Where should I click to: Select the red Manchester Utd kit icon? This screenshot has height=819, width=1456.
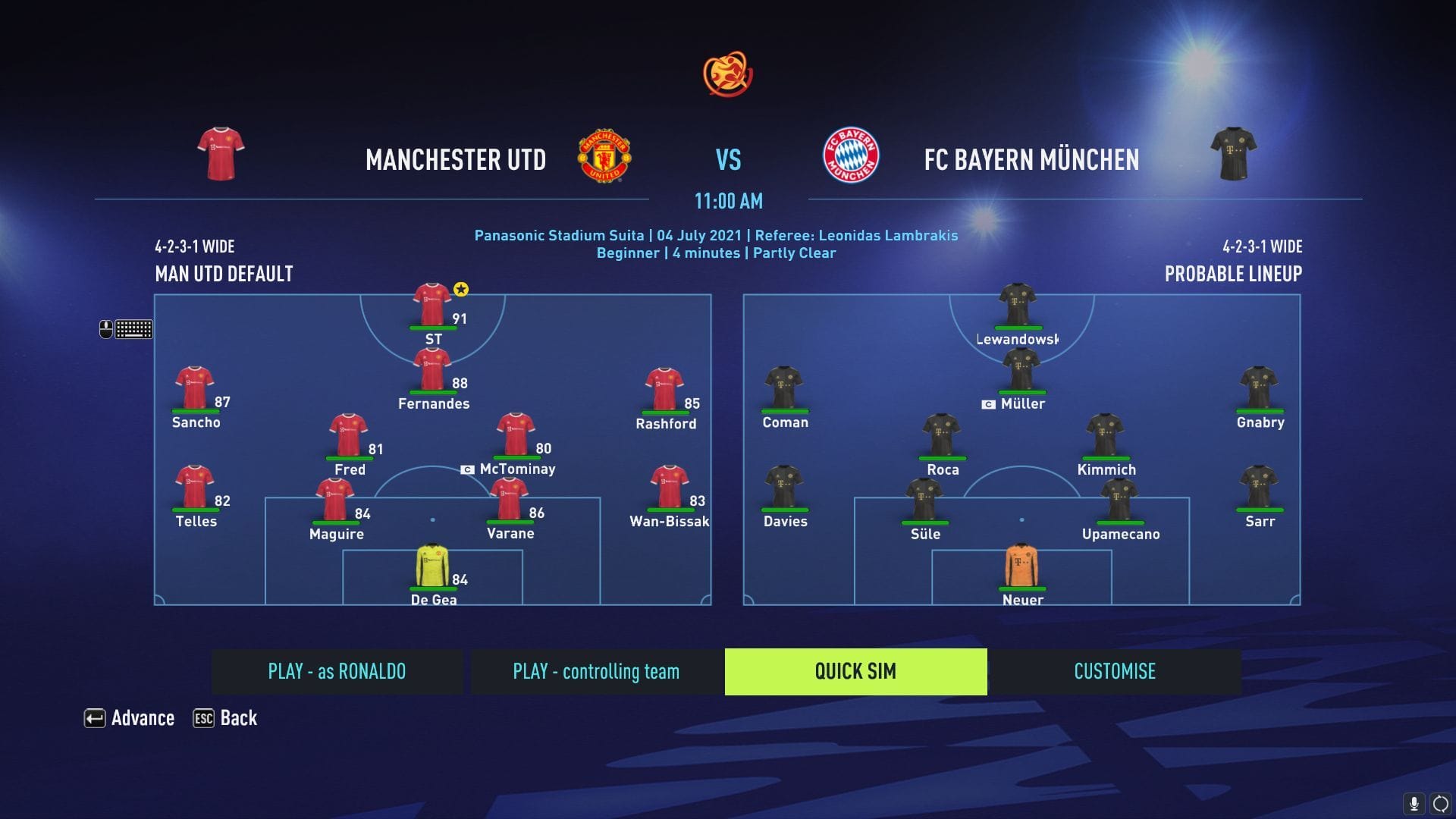(x=220, y=154)
